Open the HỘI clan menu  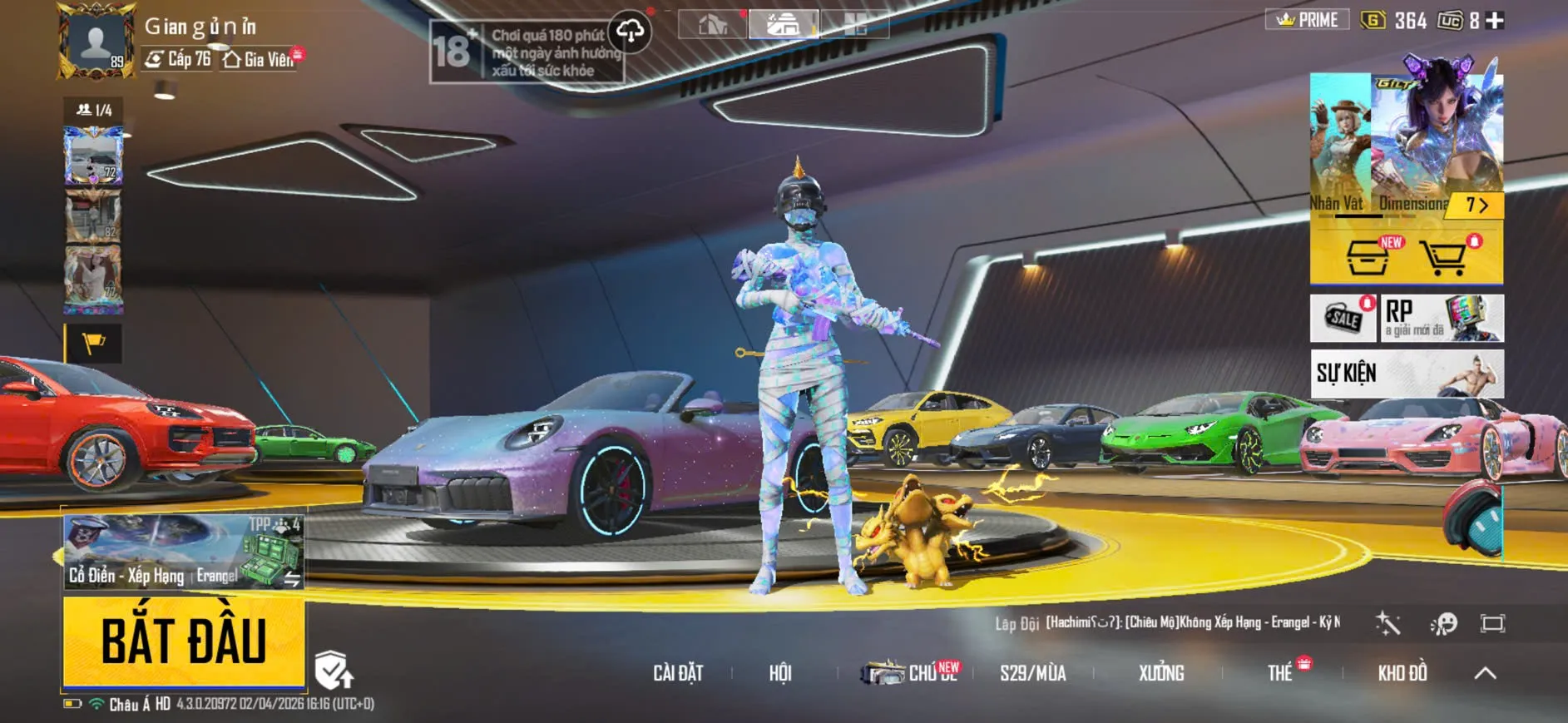click(x=779, y=673)
